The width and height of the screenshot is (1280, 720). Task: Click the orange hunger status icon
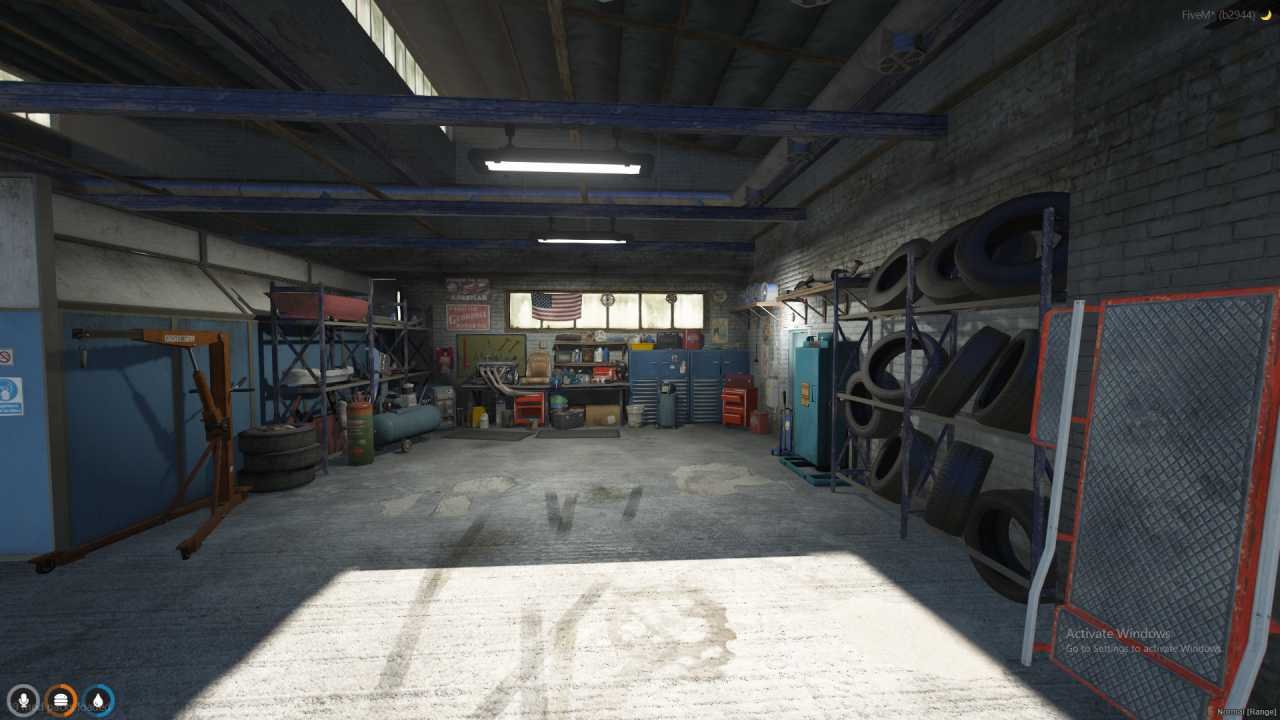(x=60, y=700)
